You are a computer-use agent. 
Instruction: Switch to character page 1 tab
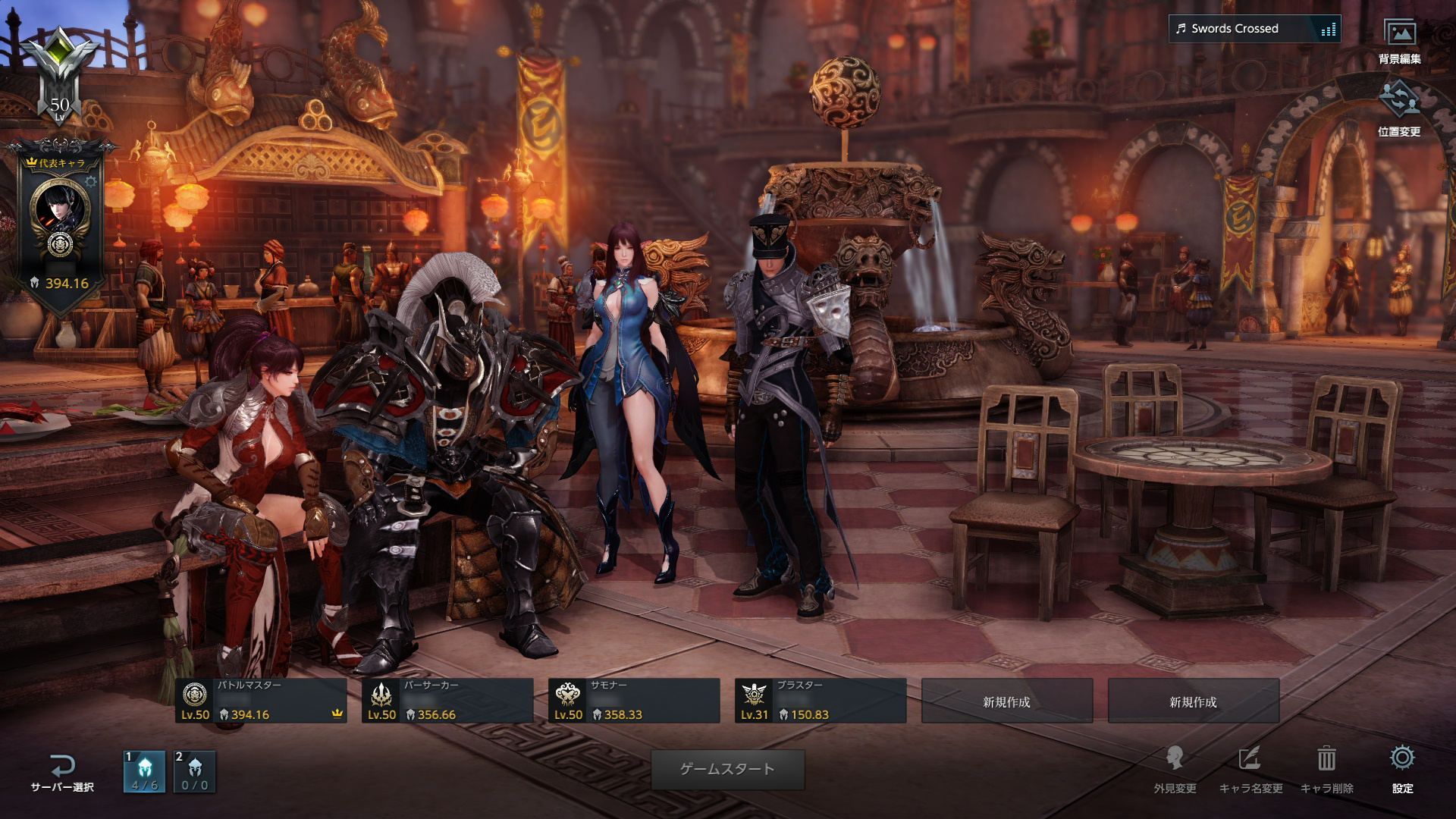click(144, 771)
